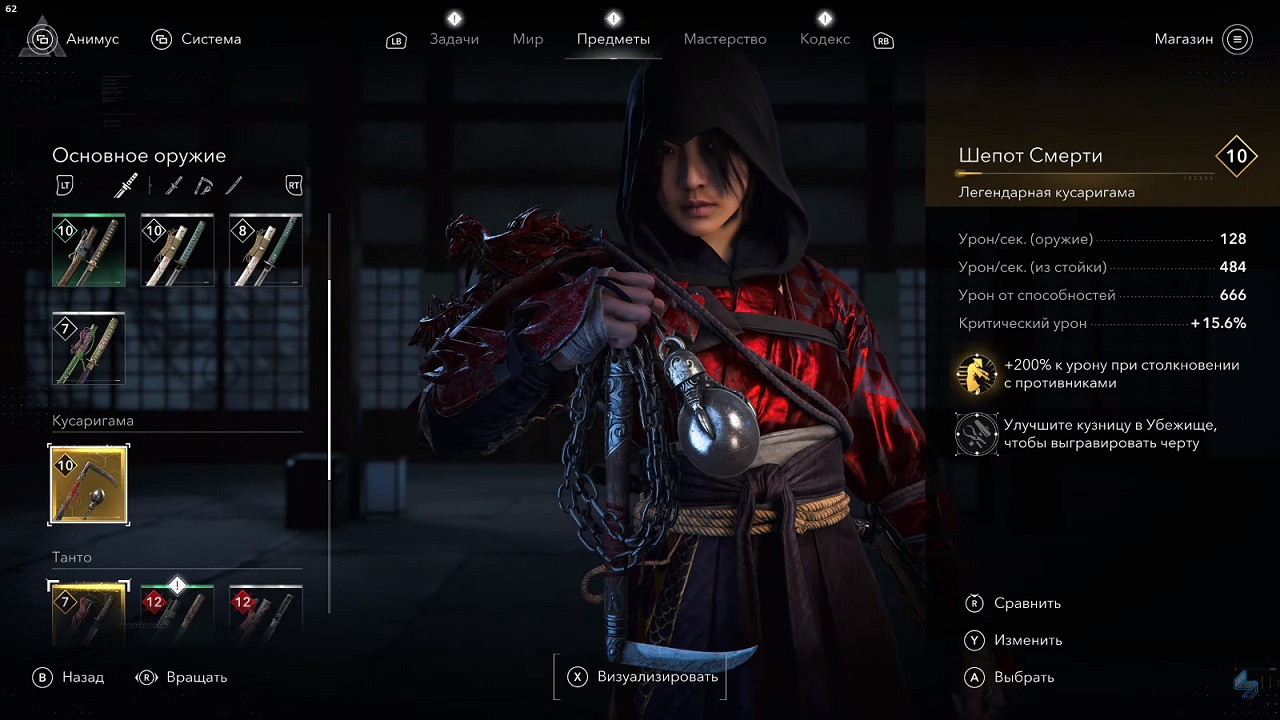The height and width of the screenshot is (720, 1280).
Task: Click the Anime icon next to Анимус
Action: tap(41, 38)
